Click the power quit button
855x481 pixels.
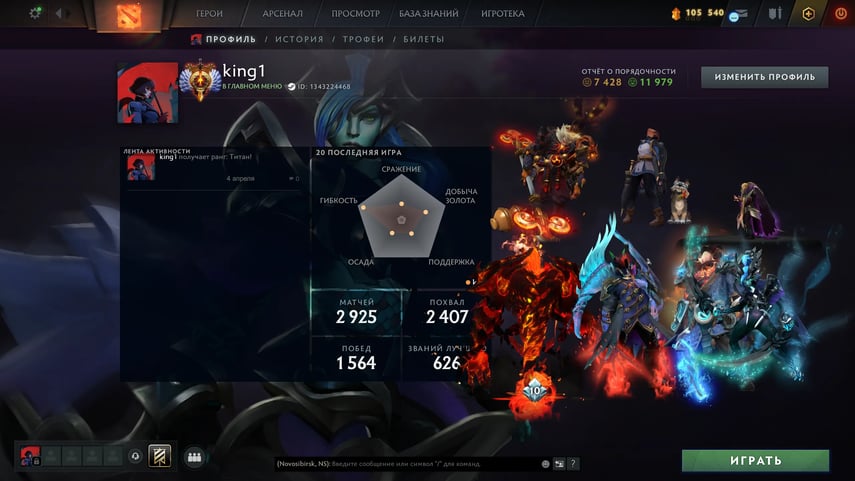point(838,14)
